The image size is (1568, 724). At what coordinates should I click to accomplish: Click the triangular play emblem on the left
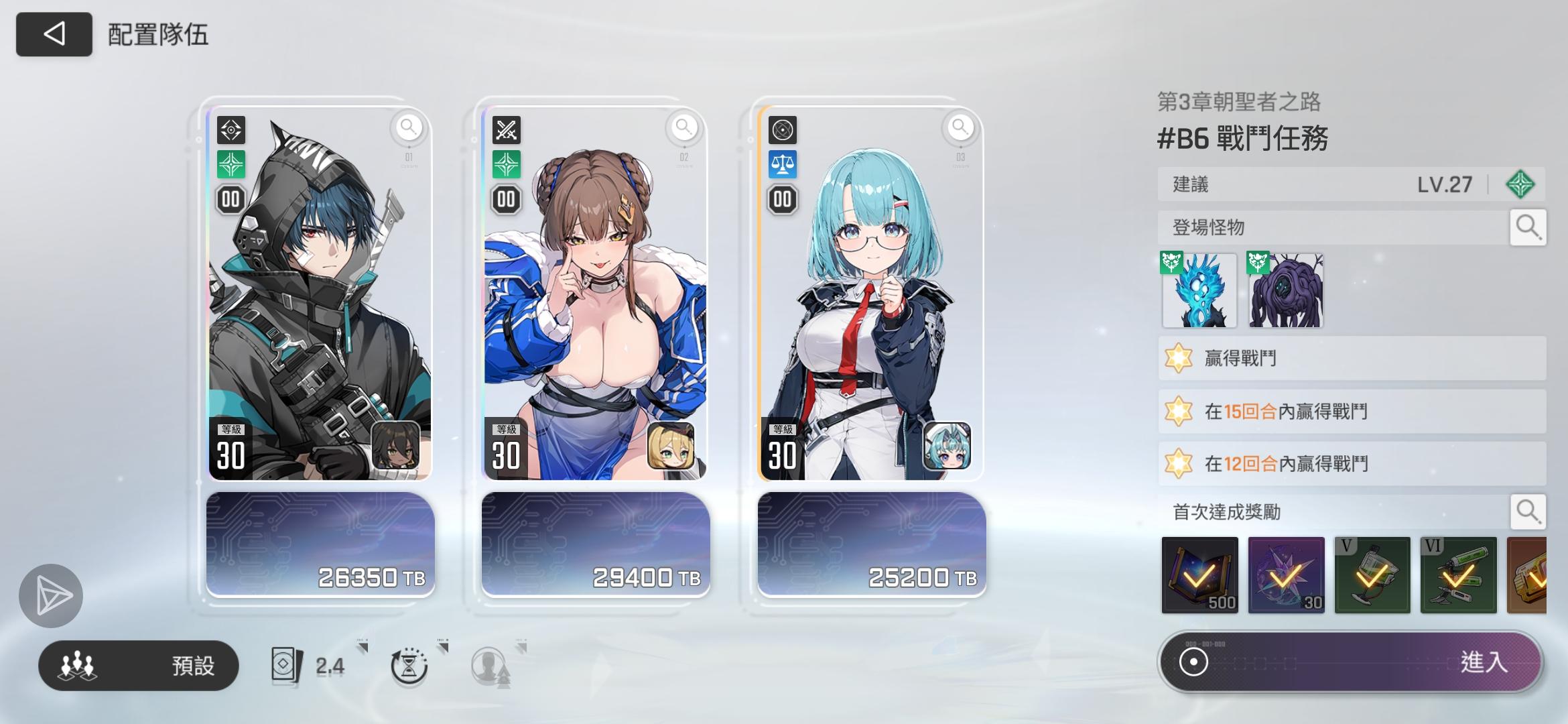point(52,595)
